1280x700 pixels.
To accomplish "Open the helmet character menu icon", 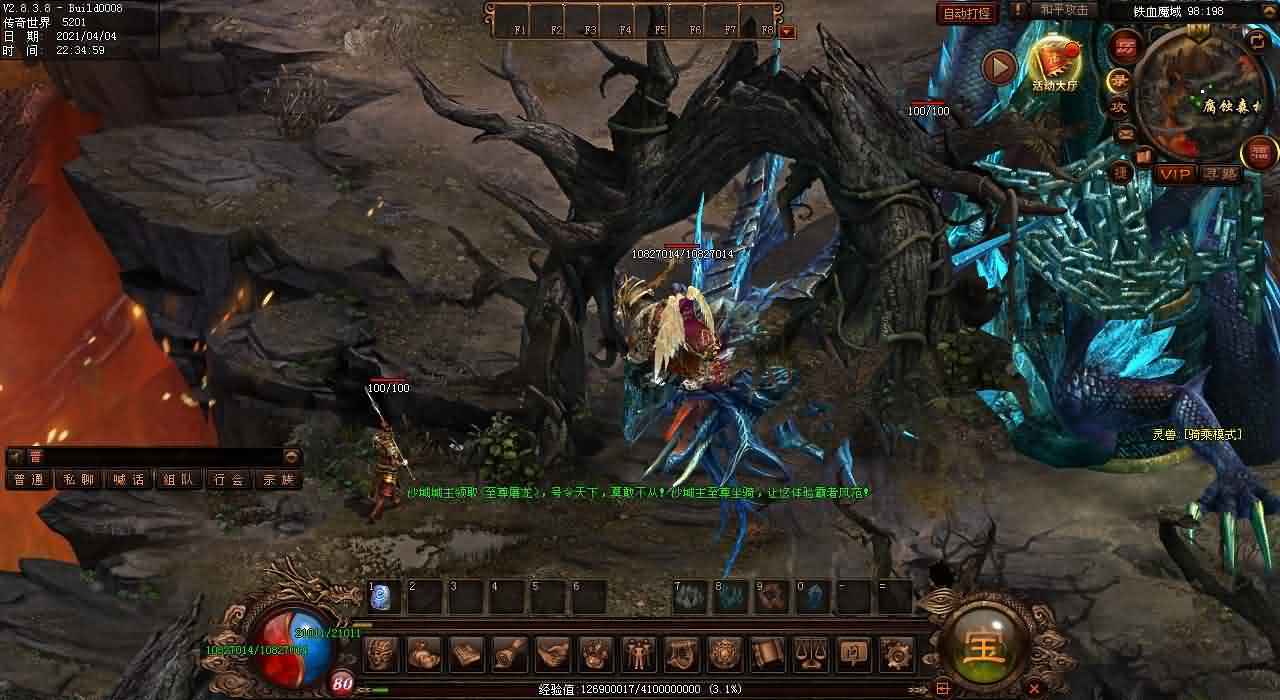I will coord(381,654).
